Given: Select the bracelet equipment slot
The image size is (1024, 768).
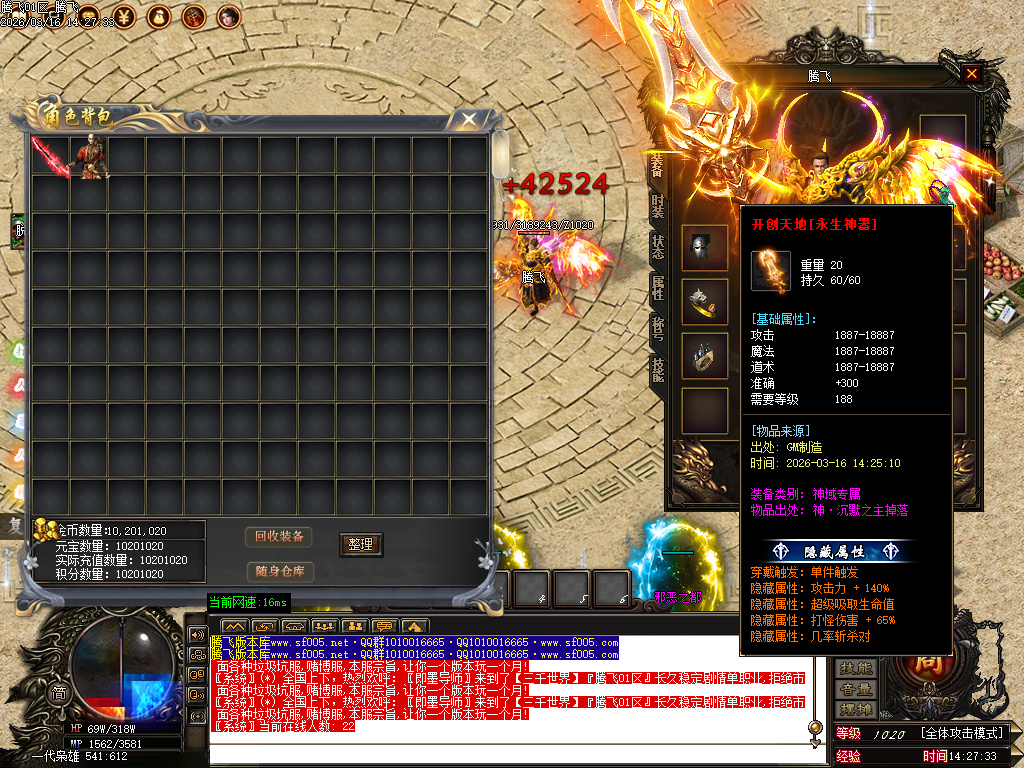Looking at the screenshot, I should [705, 302].
